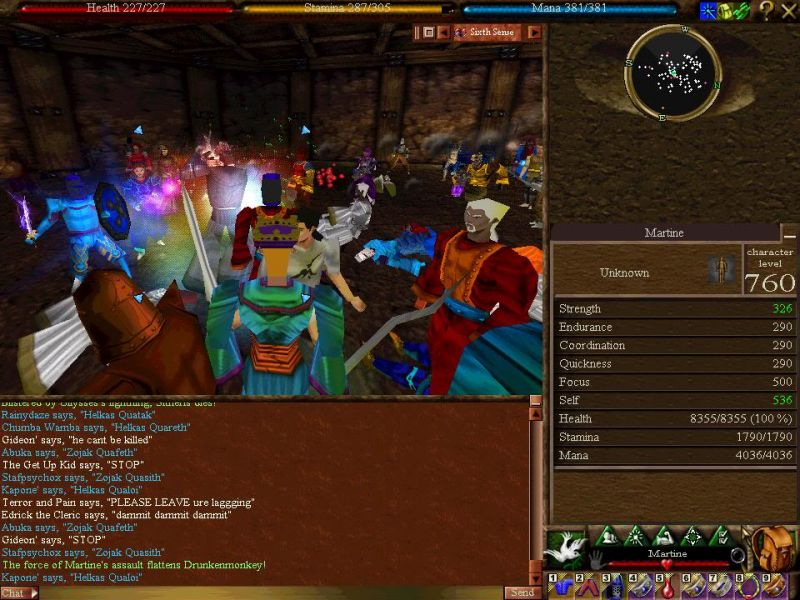The height and width of the screenshot is (600, 800).
Task: Minimize the Martine character panel
Action: (788, 233)
